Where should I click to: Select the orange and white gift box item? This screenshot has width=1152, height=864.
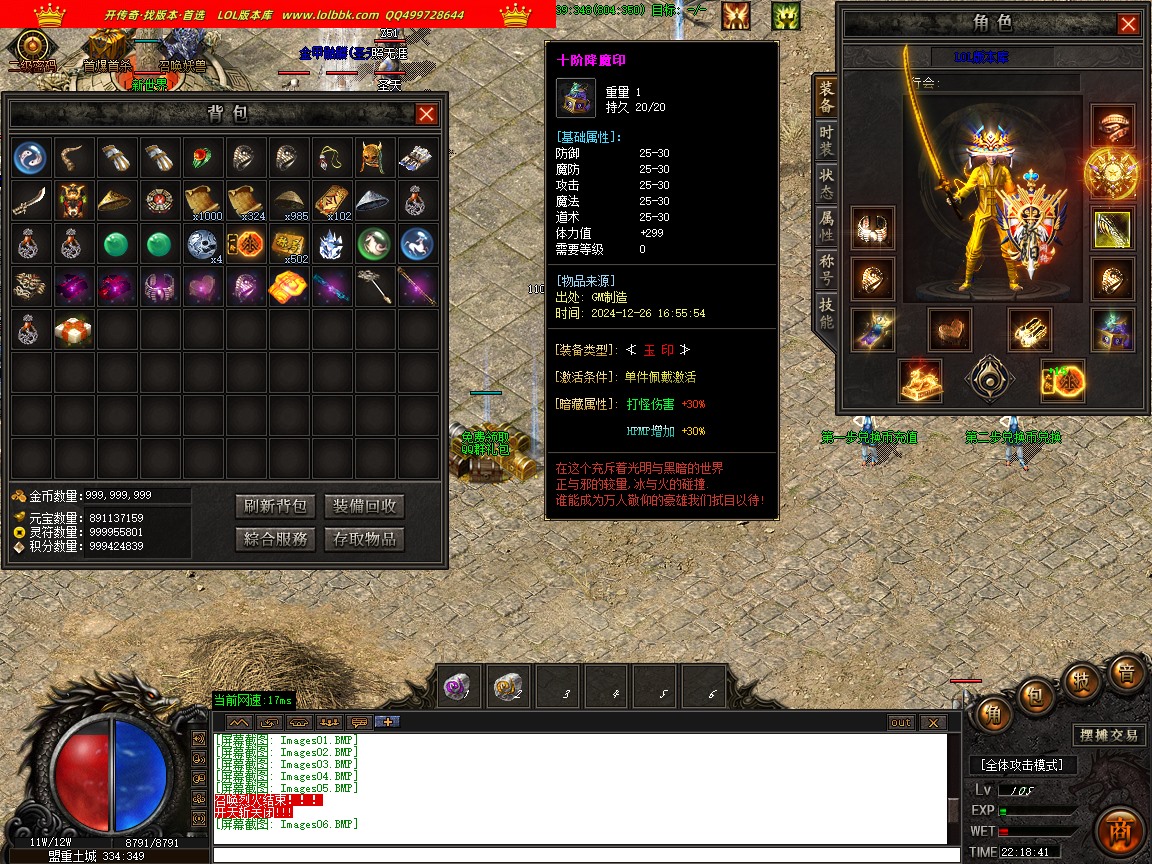click(74, 329)
